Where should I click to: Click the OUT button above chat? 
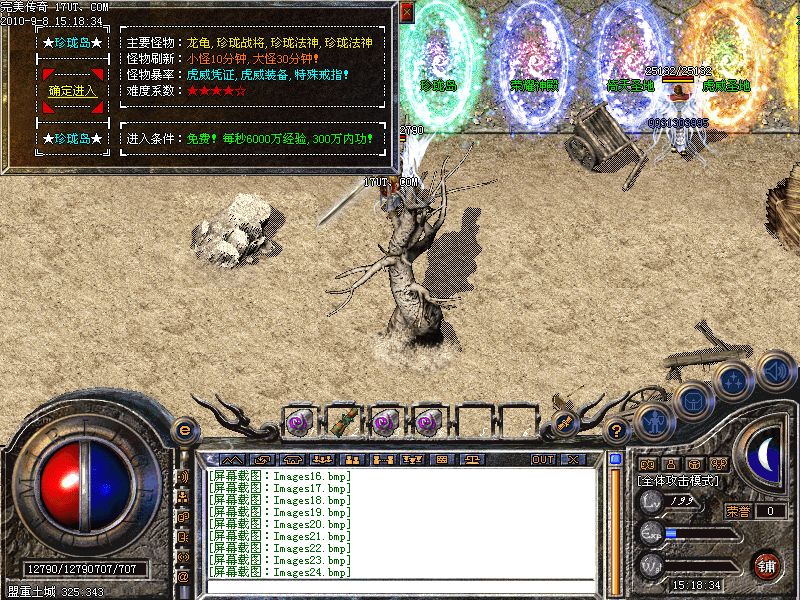tap(543, 460)
